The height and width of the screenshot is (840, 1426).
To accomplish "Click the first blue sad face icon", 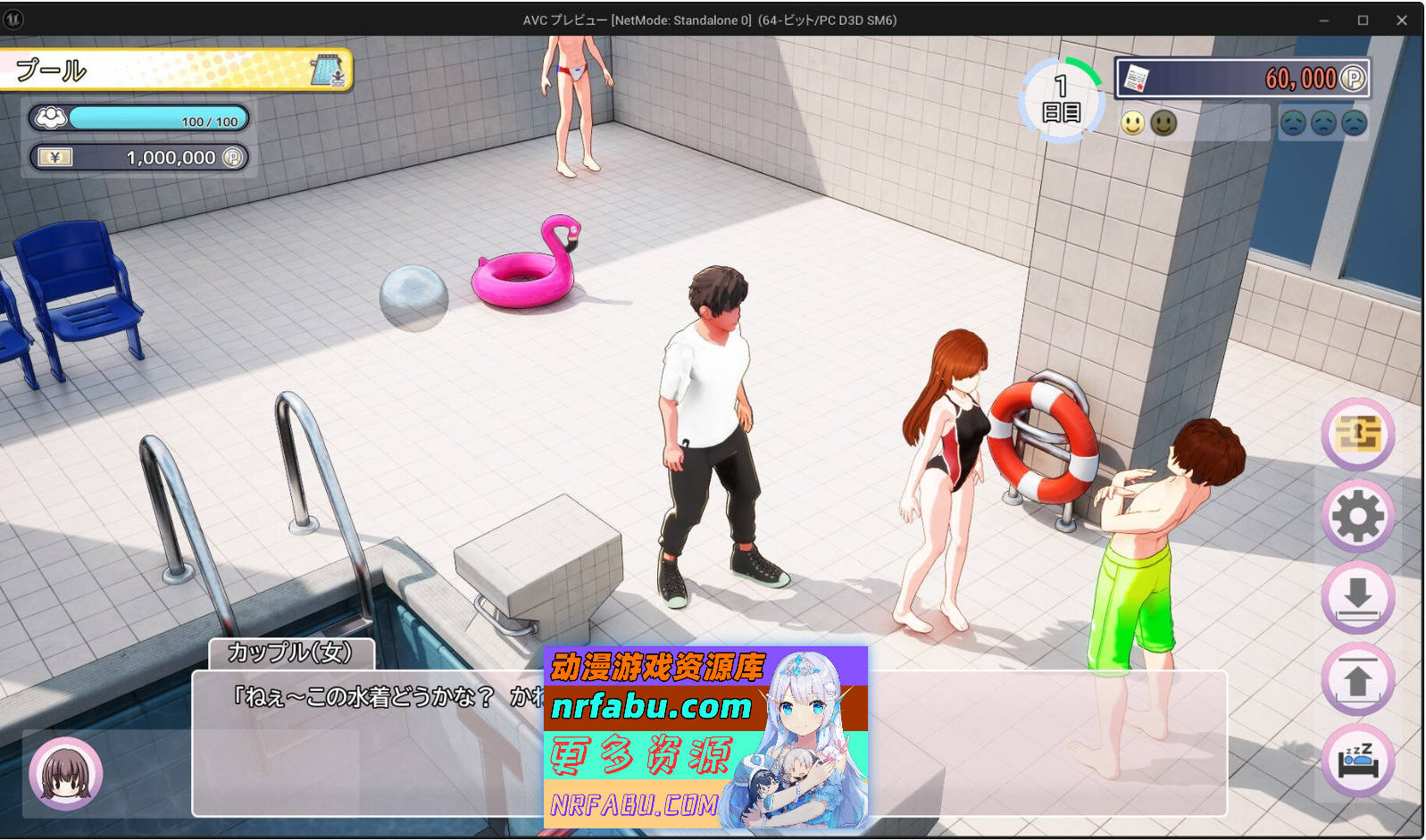I will point(1294,122).
